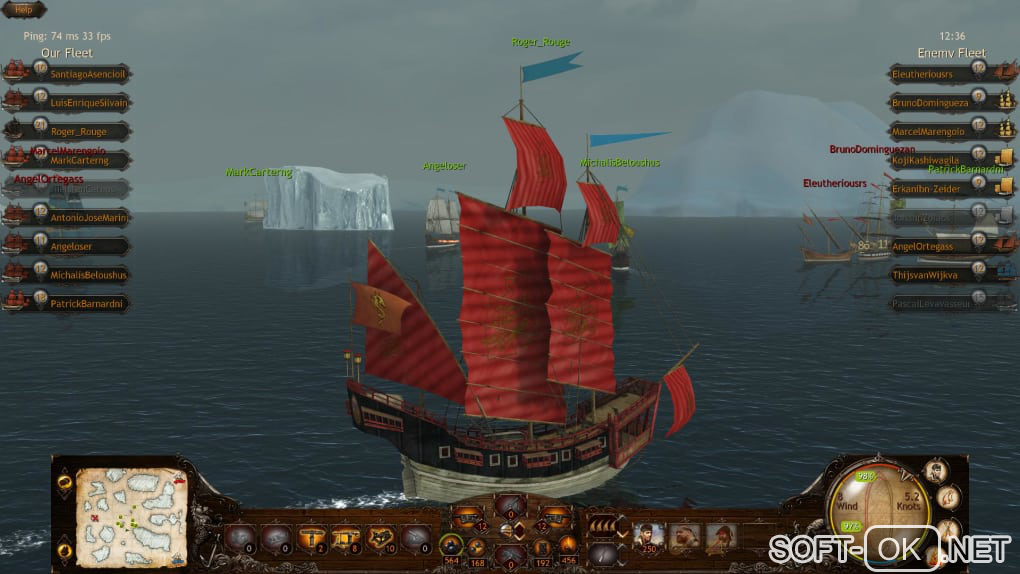This screenshot has height=574, width=1020.
Task: Click the flame button beside the minimap
Action: click(65, 550)
